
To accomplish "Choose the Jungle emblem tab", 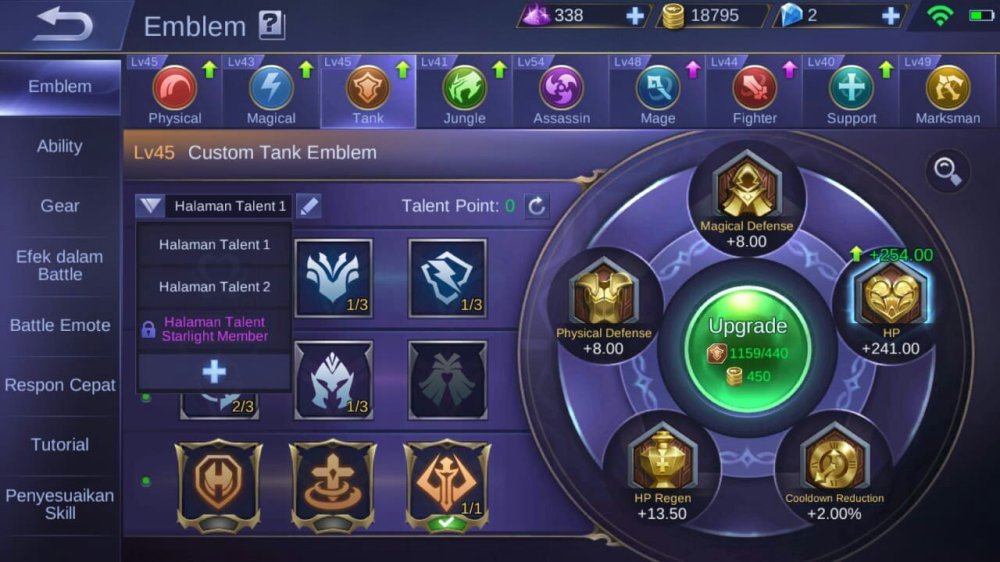I will pyautogui.click(x=465, y=93).
